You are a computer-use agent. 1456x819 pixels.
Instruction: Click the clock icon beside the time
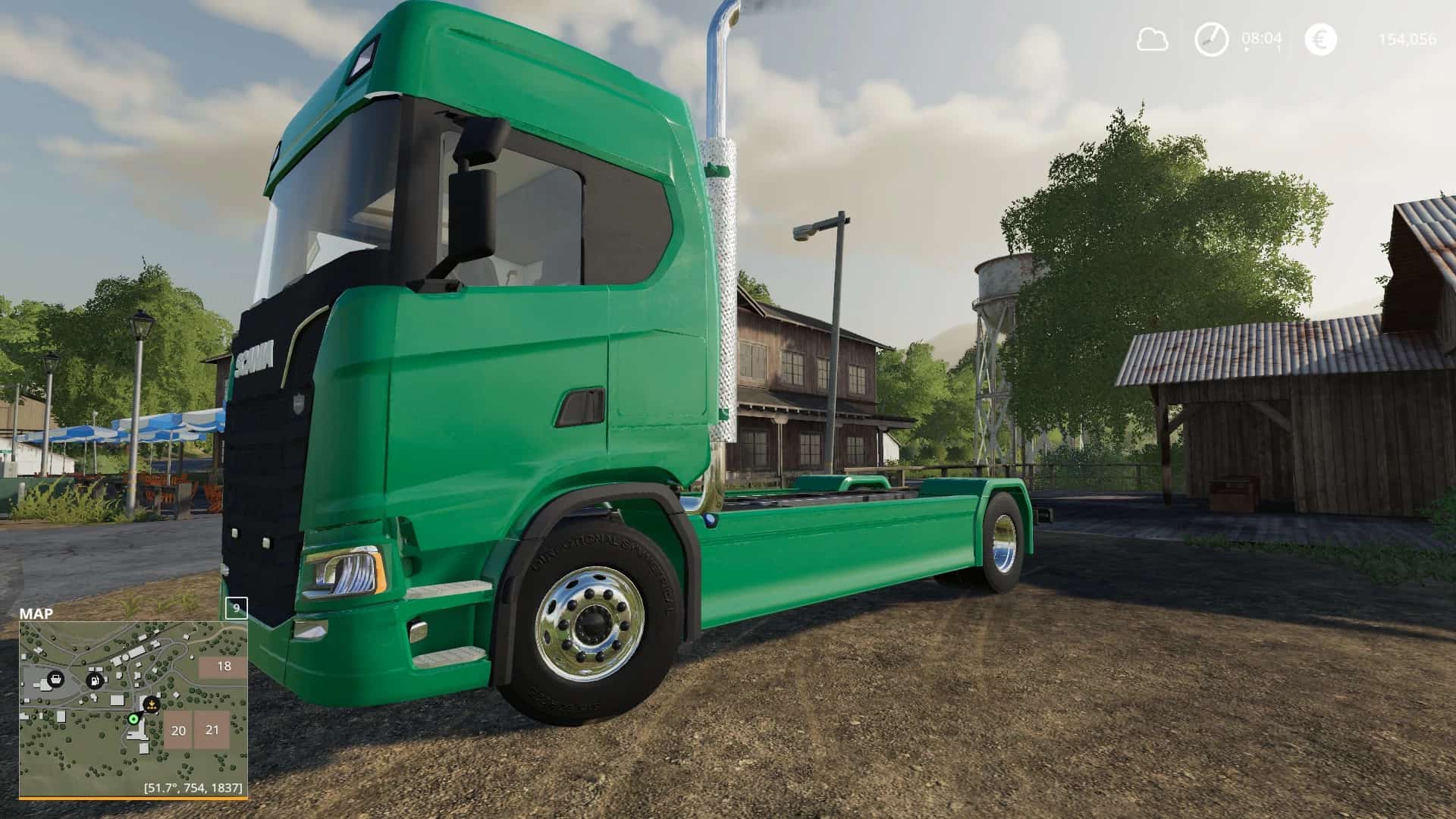coord(1211,39)
